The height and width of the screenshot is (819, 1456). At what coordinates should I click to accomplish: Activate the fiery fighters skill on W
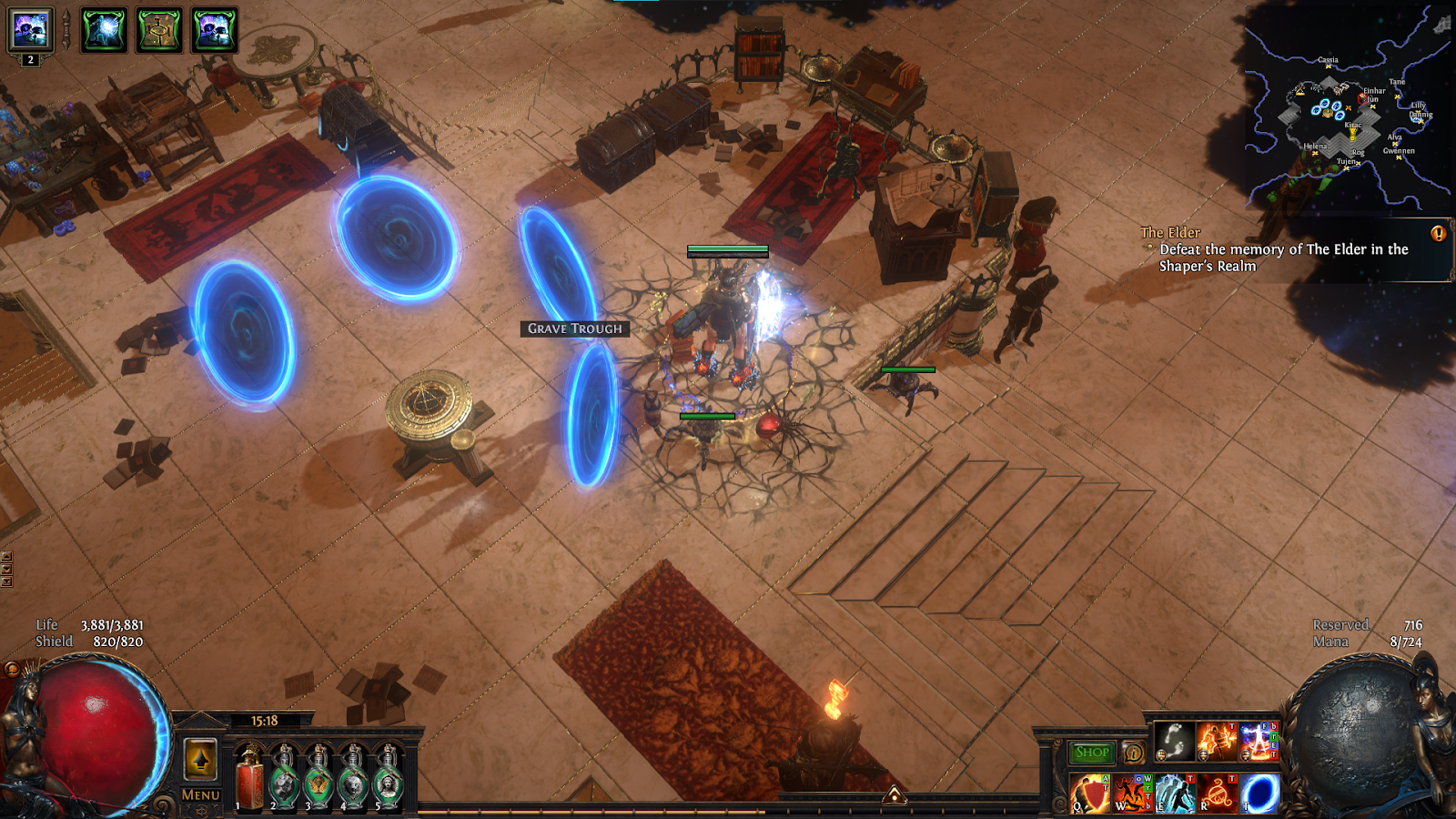point(1133,794)
